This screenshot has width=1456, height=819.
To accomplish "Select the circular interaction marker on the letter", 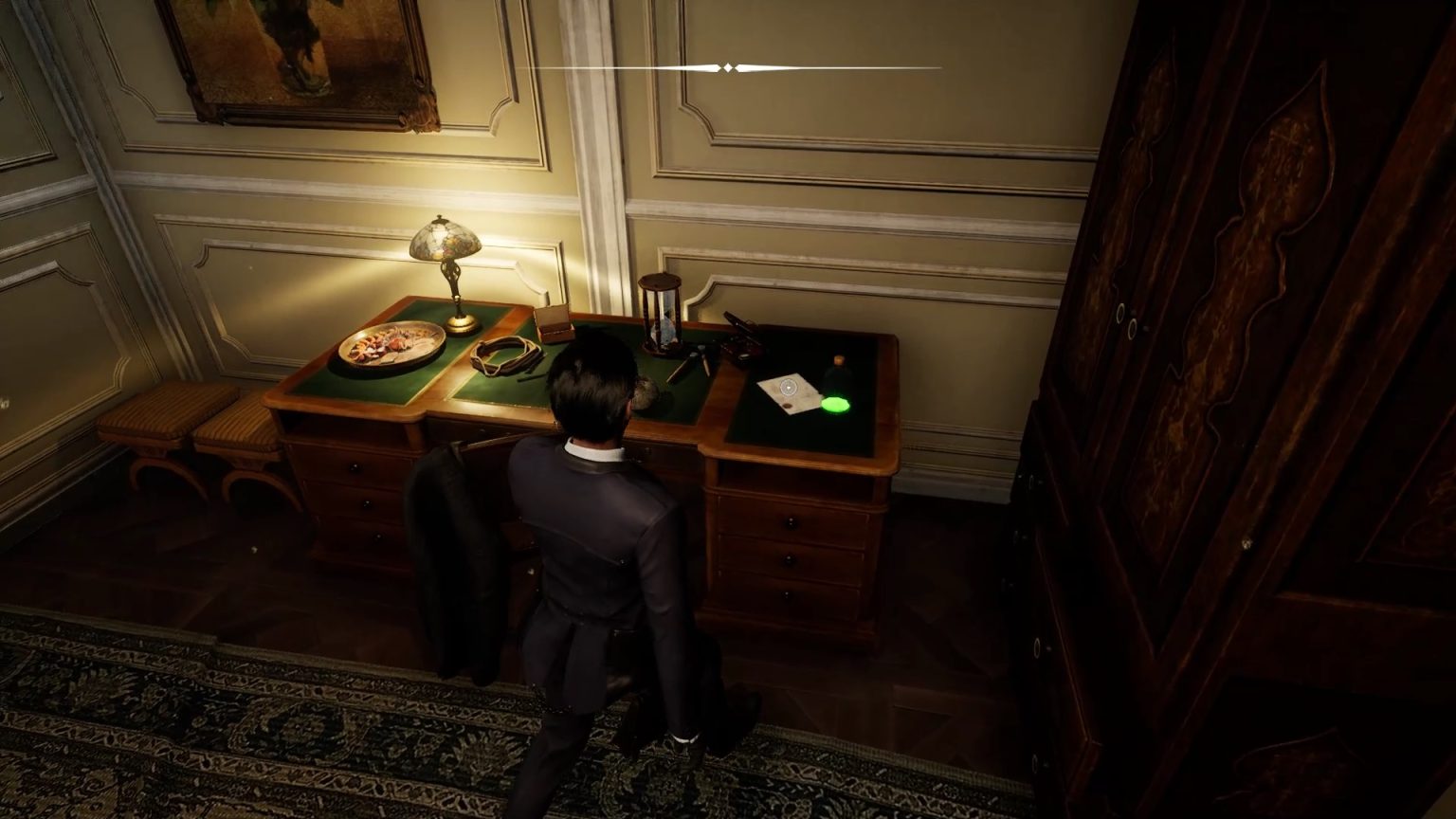I will [x=788, y=387].
